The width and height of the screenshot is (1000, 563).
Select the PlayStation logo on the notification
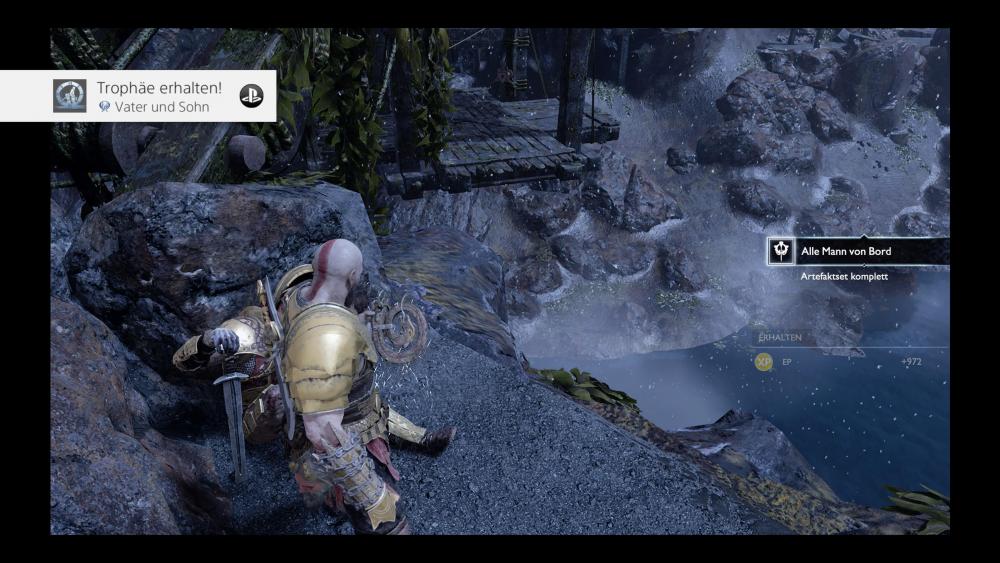coord(251,96)
